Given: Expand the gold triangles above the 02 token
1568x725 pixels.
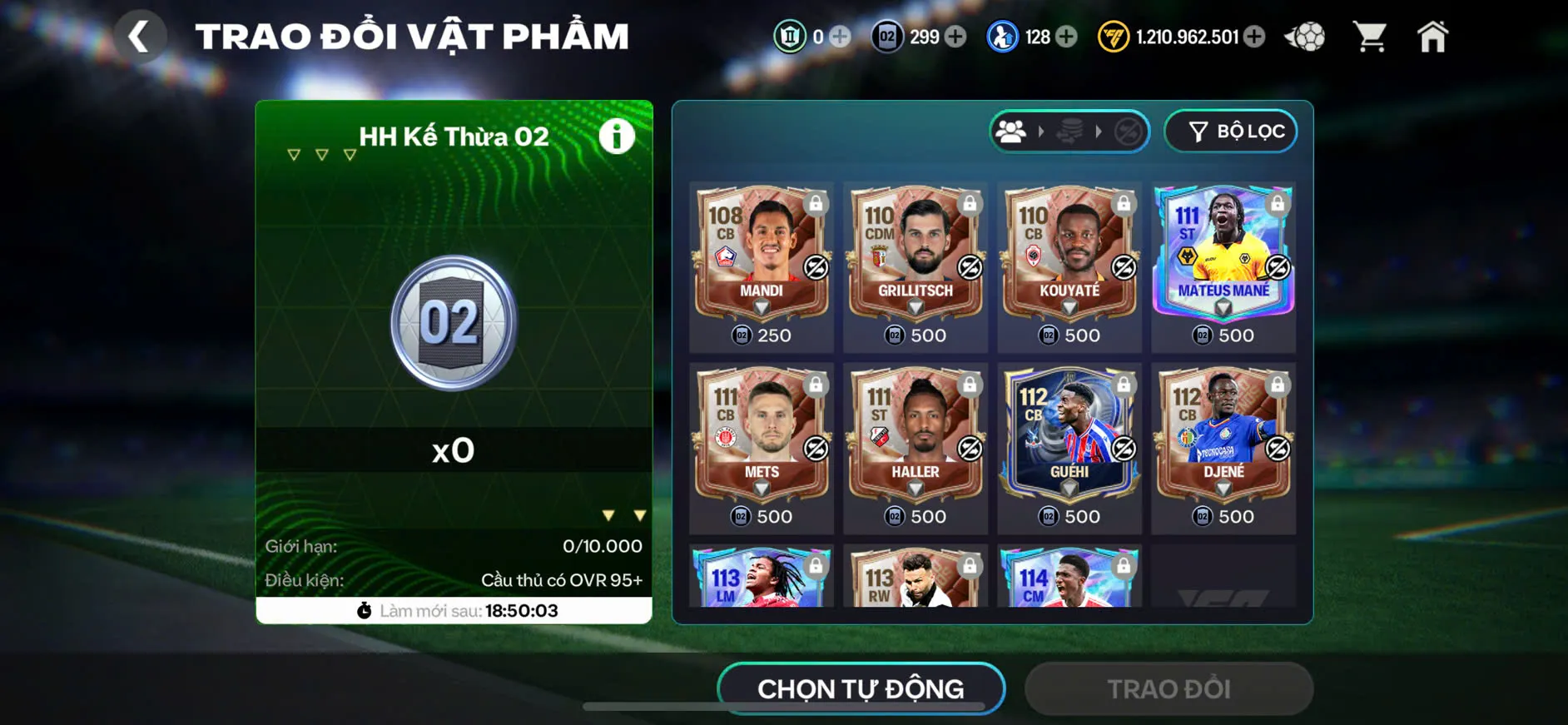Looking at the screenshot, I should click(320, 154).
